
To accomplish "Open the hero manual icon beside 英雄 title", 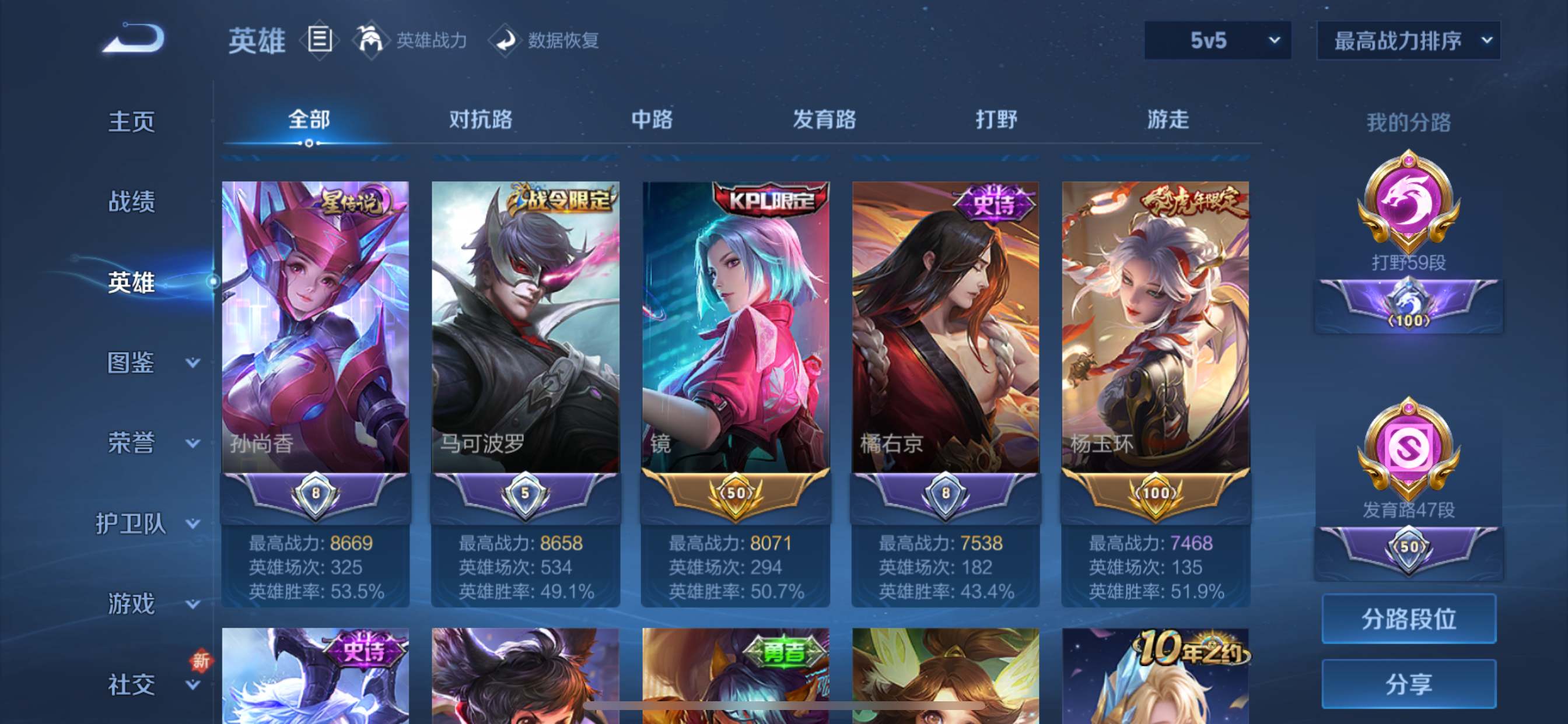I will pyautogui.click(x=319, y=41).
